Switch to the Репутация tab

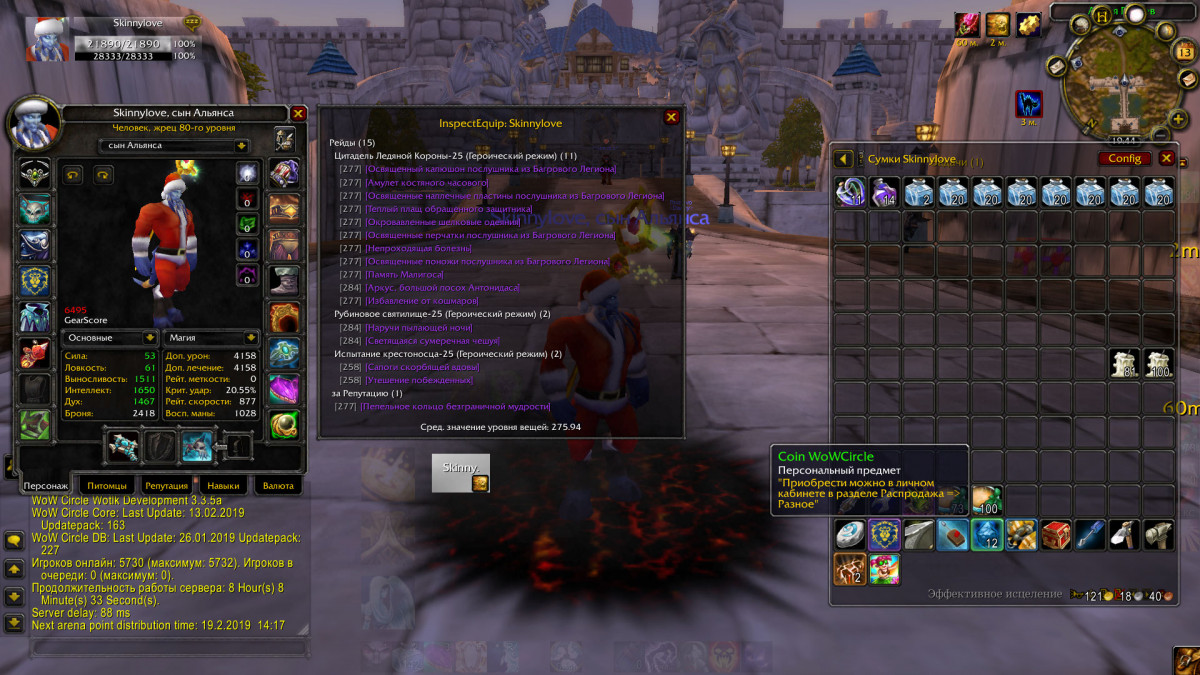point(166,486)
